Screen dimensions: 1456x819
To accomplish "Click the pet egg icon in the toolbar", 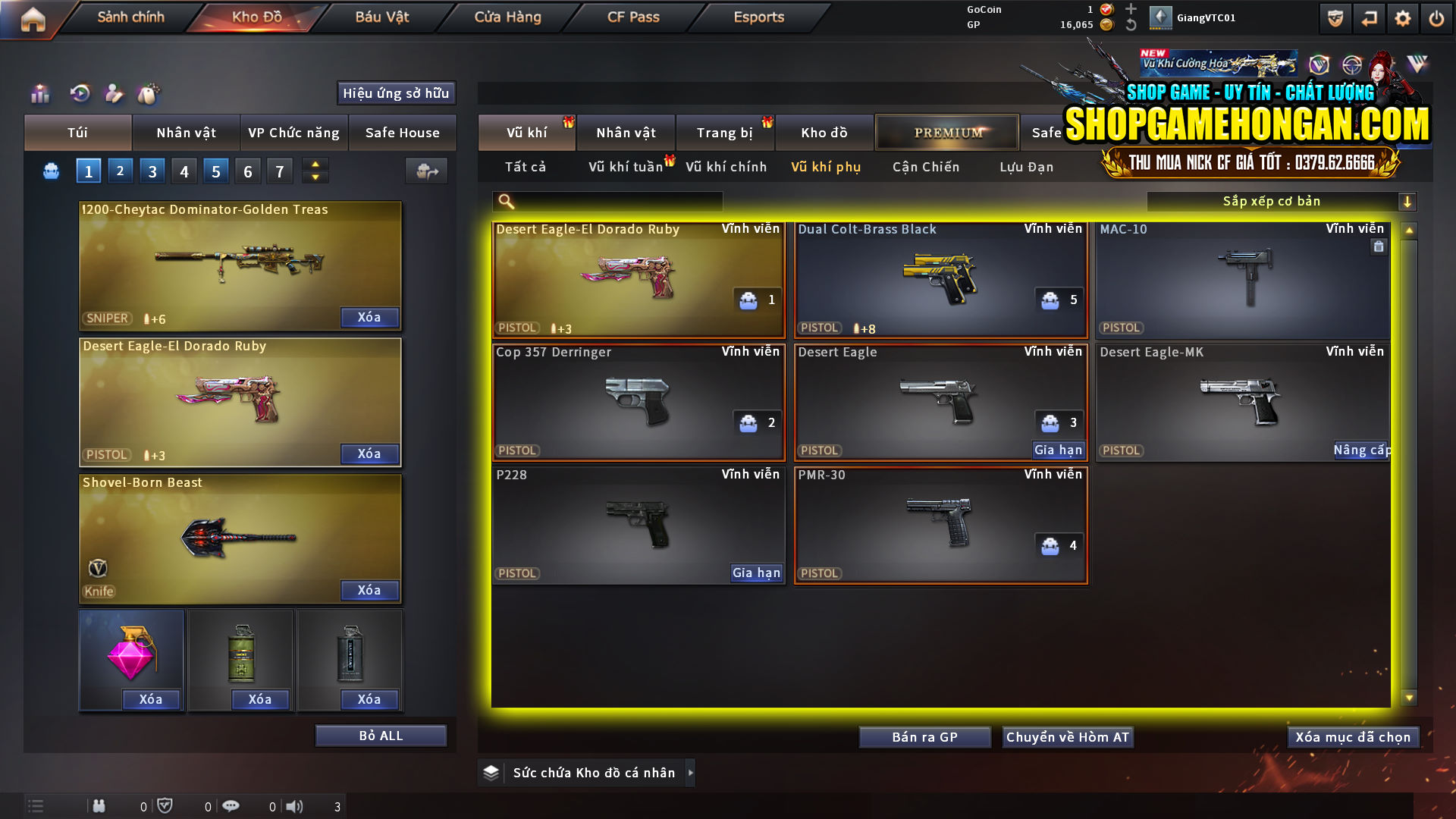I will click(x=149, y=94).
